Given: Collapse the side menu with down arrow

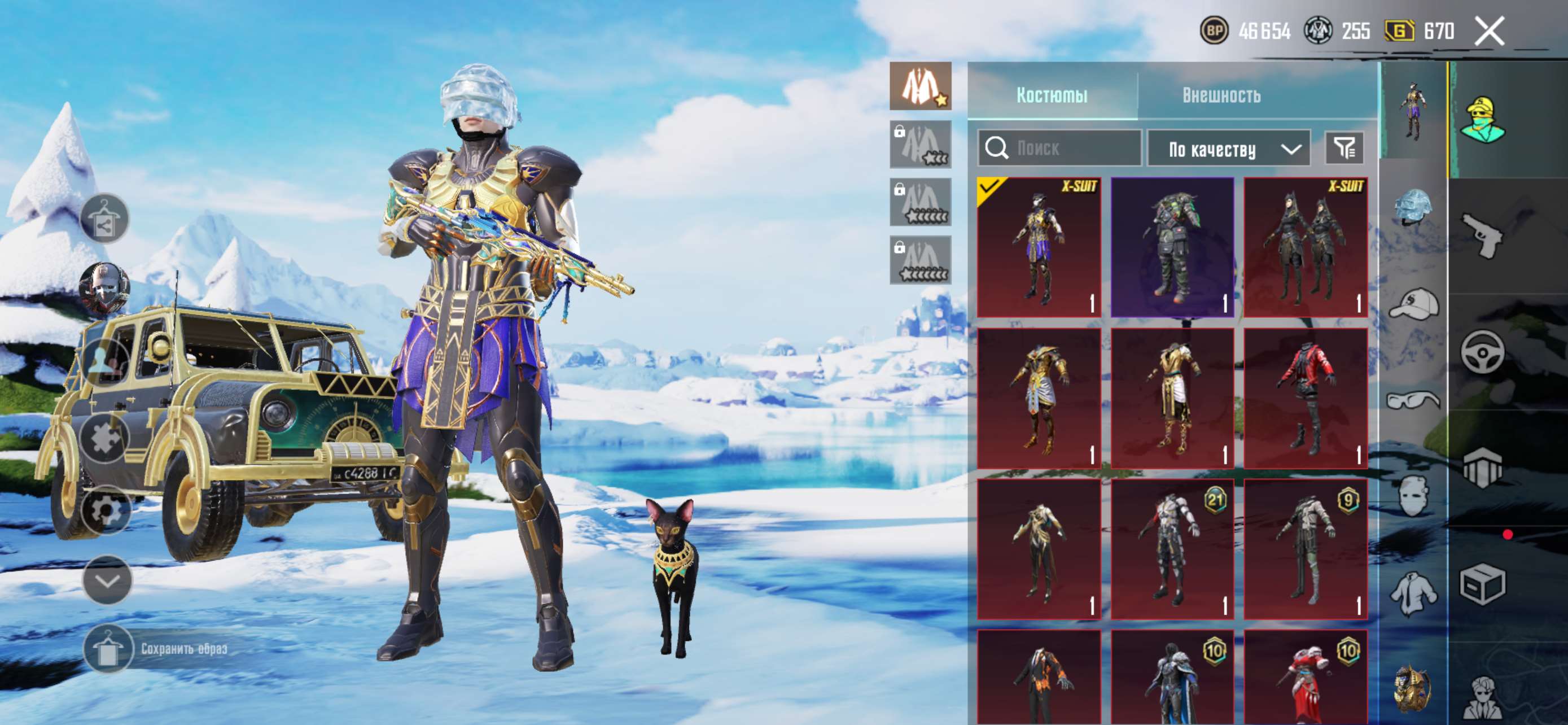Looking at the screenshot, I should (x=107, y=580).
